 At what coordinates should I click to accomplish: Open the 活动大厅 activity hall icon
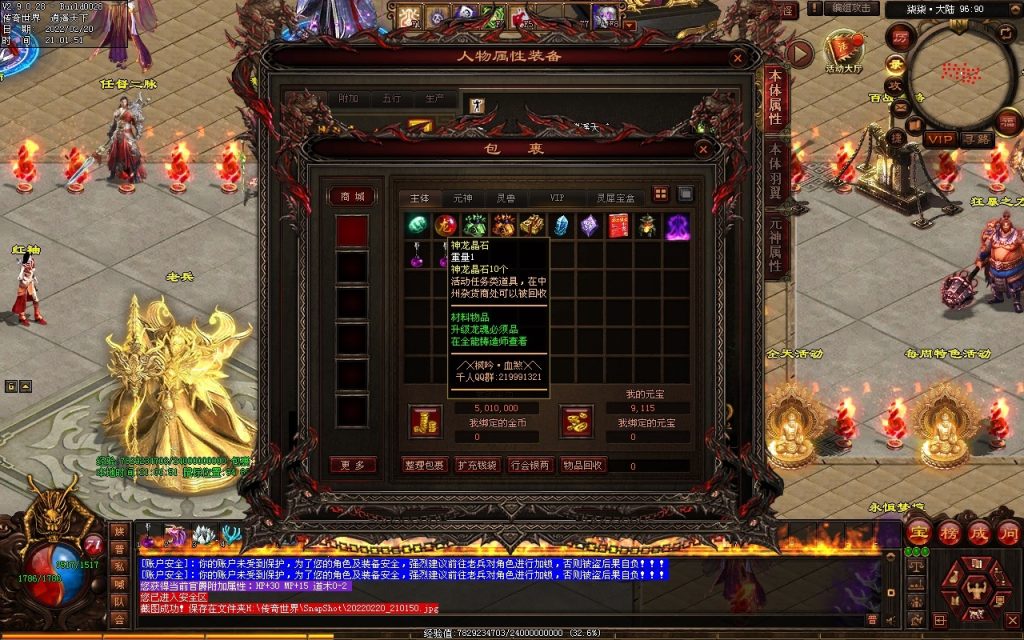tap(844, 50)
